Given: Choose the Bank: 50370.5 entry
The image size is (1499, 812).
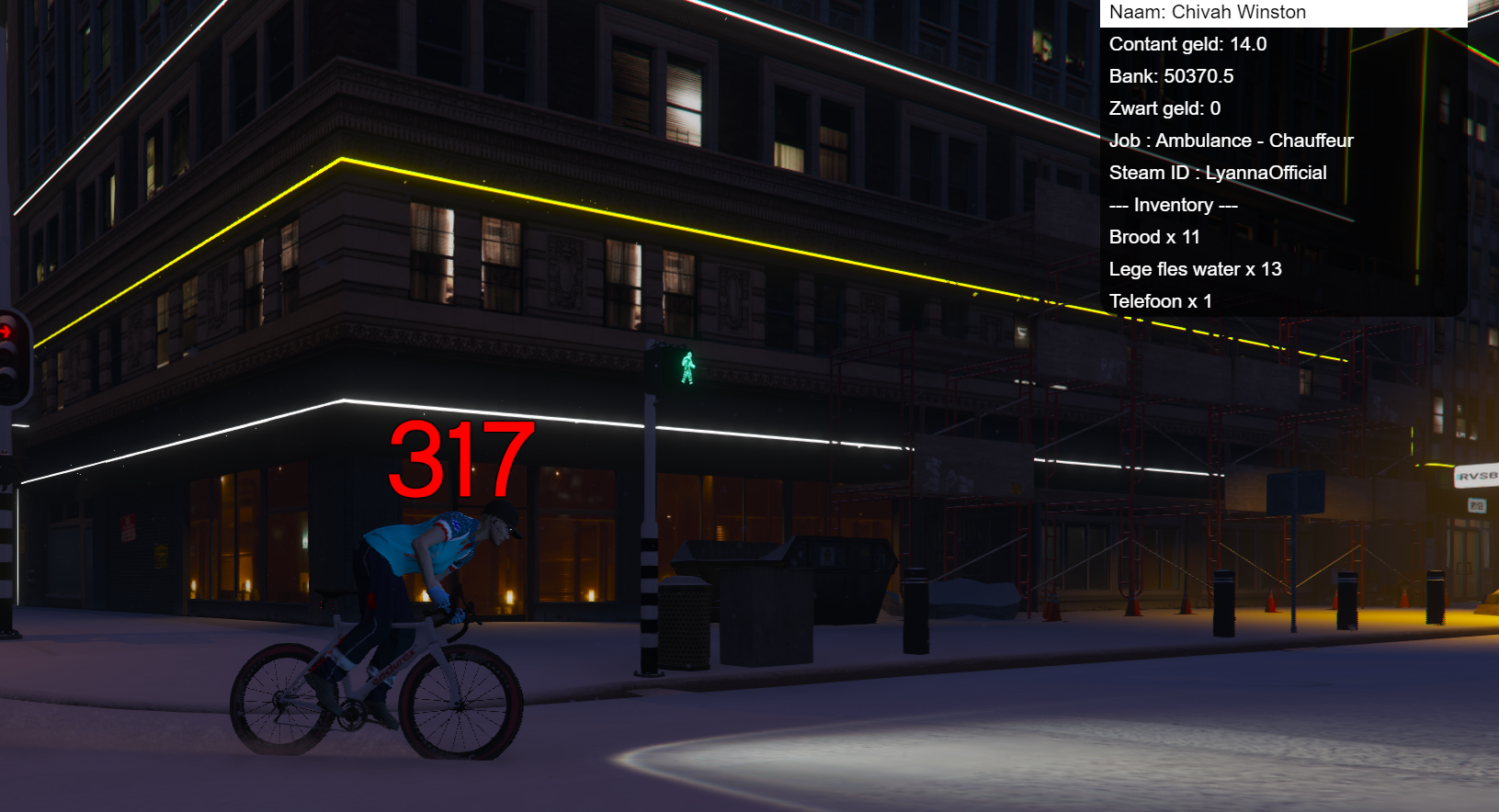Looking at the screenshot, I should coord(1282,76).
